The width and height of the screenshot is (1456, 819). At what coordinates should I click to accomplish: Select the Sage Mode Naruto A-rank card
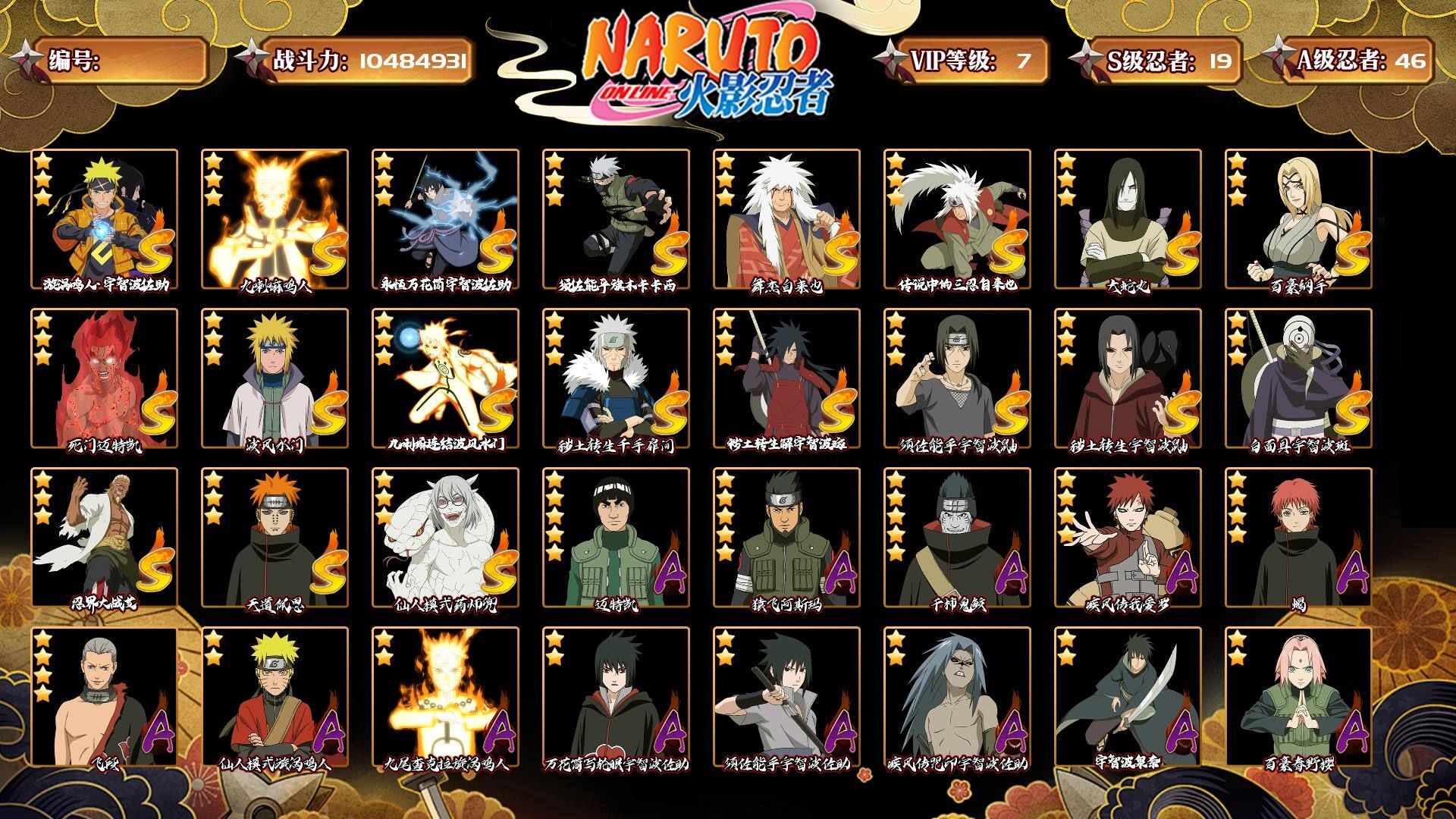(275, 697)
